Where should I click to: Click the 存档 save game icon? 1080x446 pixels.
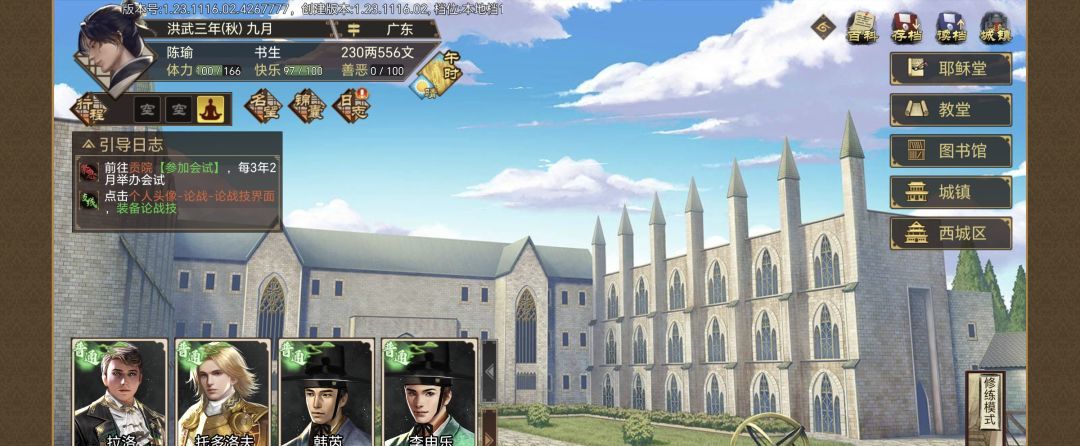tap(906, 27)
